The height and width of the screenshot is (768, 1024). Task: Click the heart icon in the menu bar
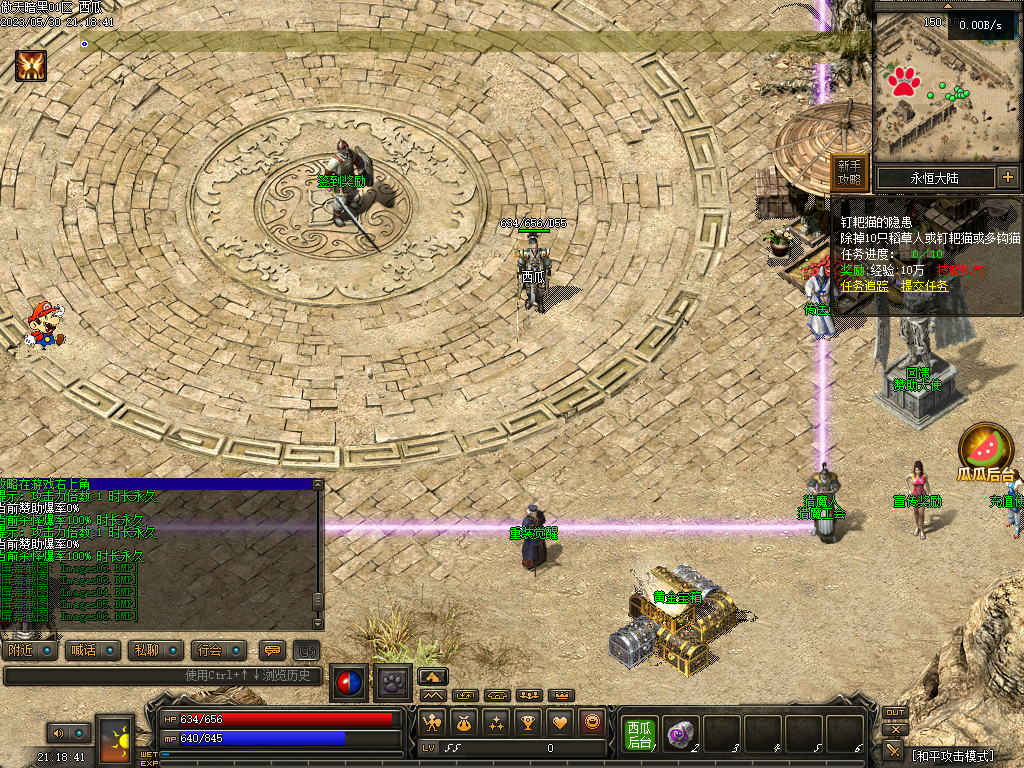[x=560, y=722]
